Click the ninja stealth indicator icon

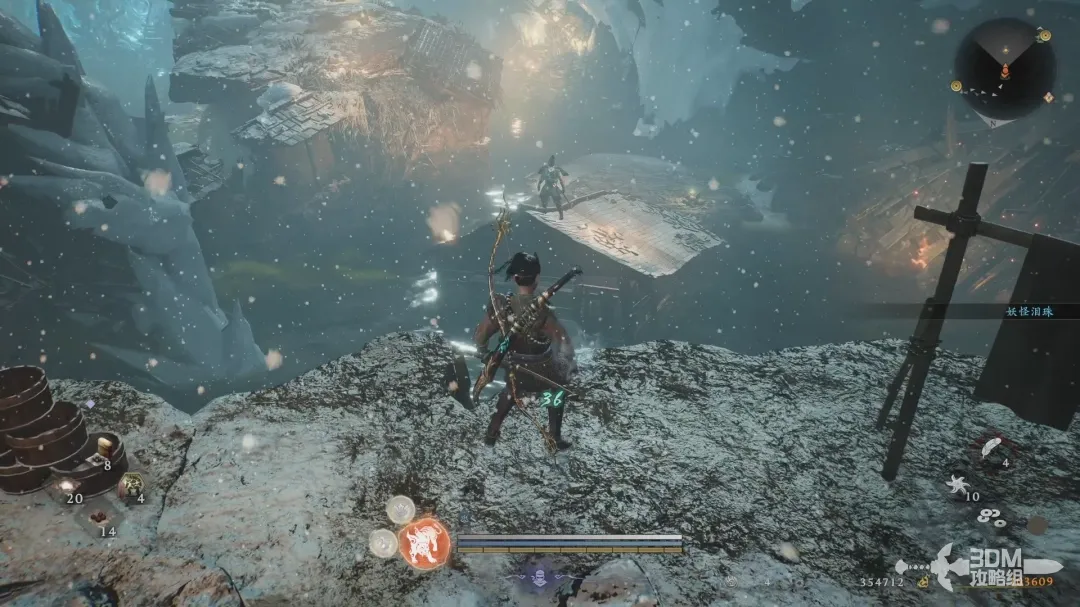pyautogui.click(x=539, y=576)
